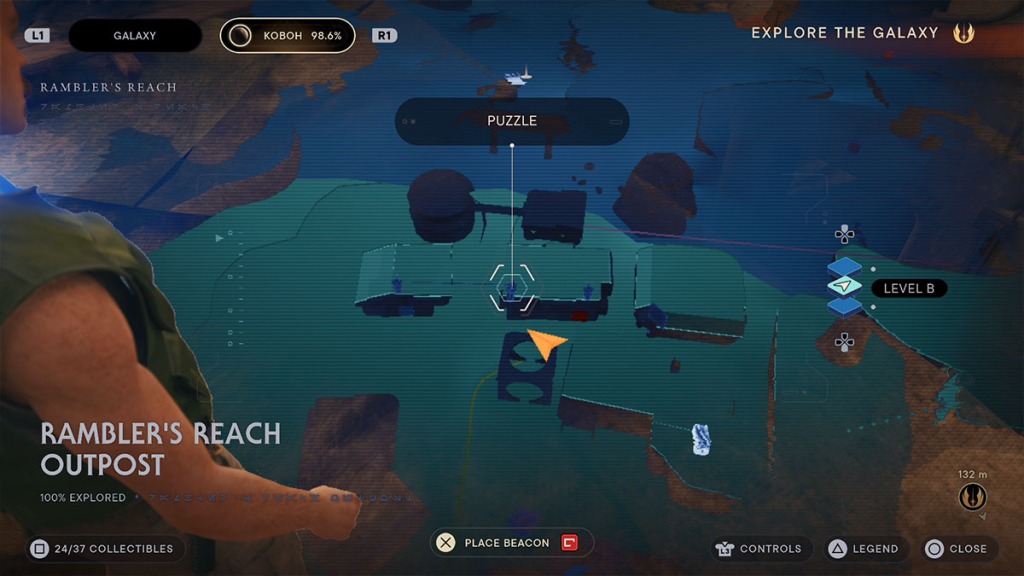
Task: Select the ship marker on the map
Action: pyautogui.click(x=518, y=75)
